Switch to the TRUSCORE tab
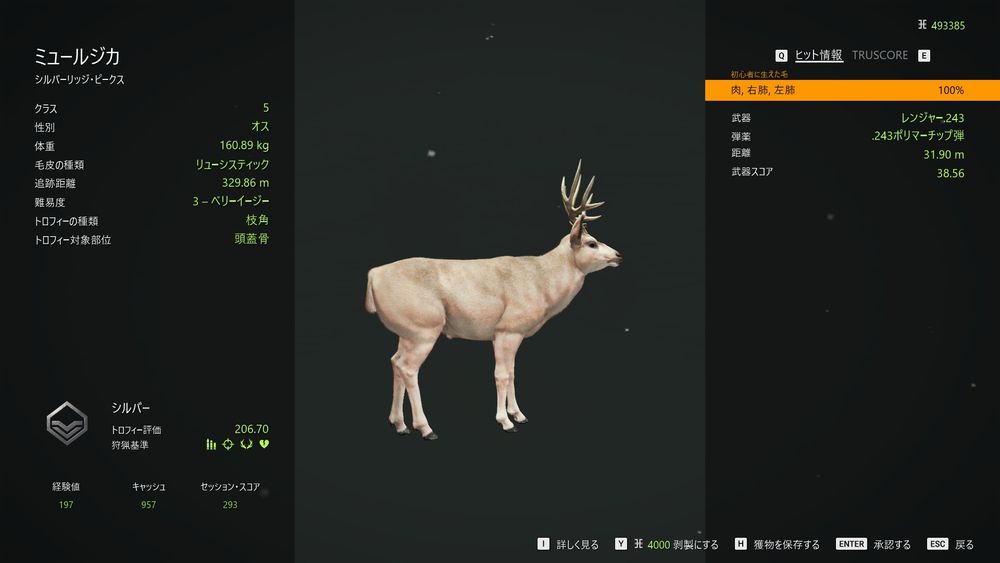The image size is (1000, 563). [x=880, y=56]
